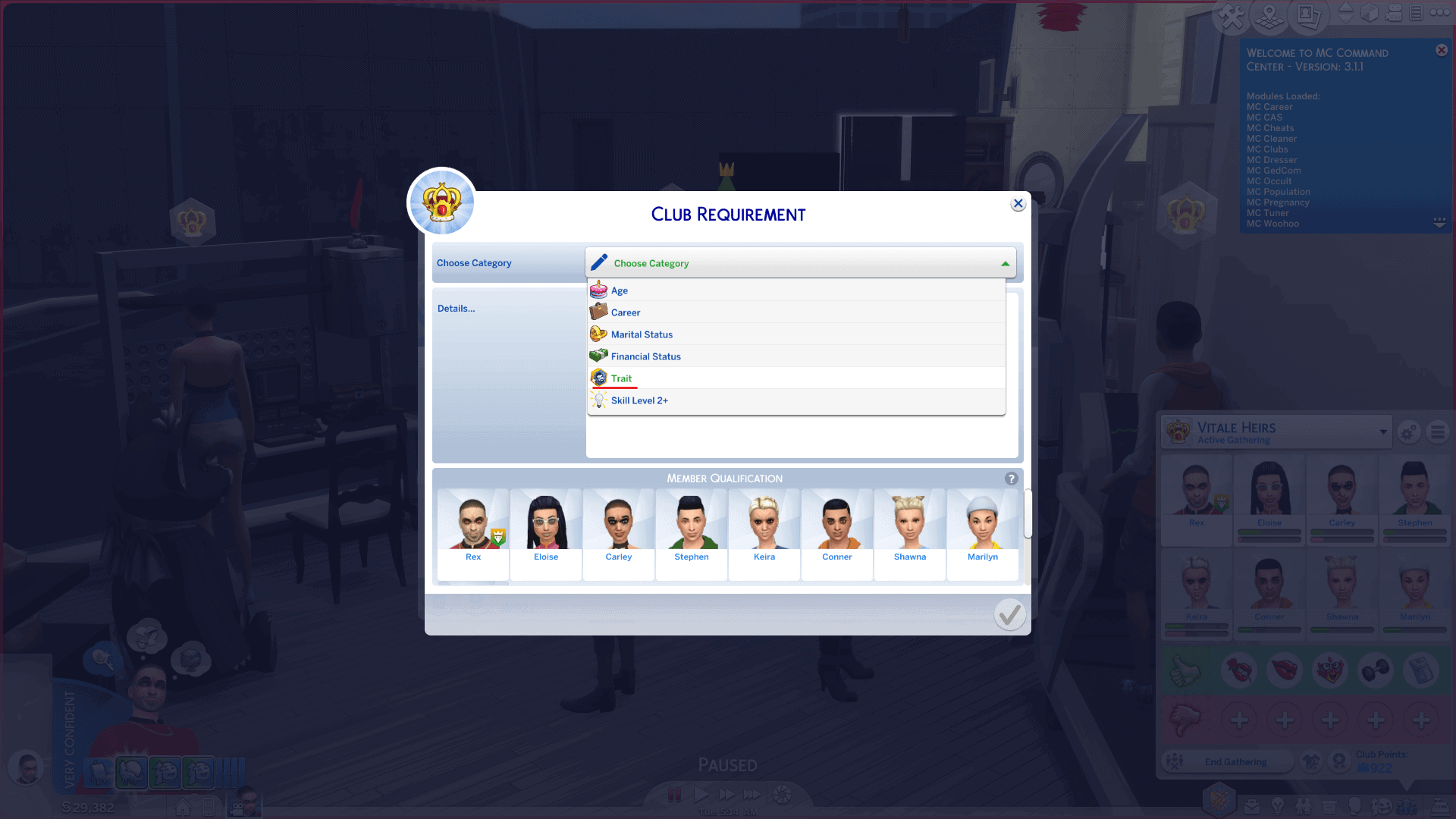Viewport: 1456px width, 819px height.
Task: Select Financial Status category
Action: pyautogui.click(x=645, y=356)
